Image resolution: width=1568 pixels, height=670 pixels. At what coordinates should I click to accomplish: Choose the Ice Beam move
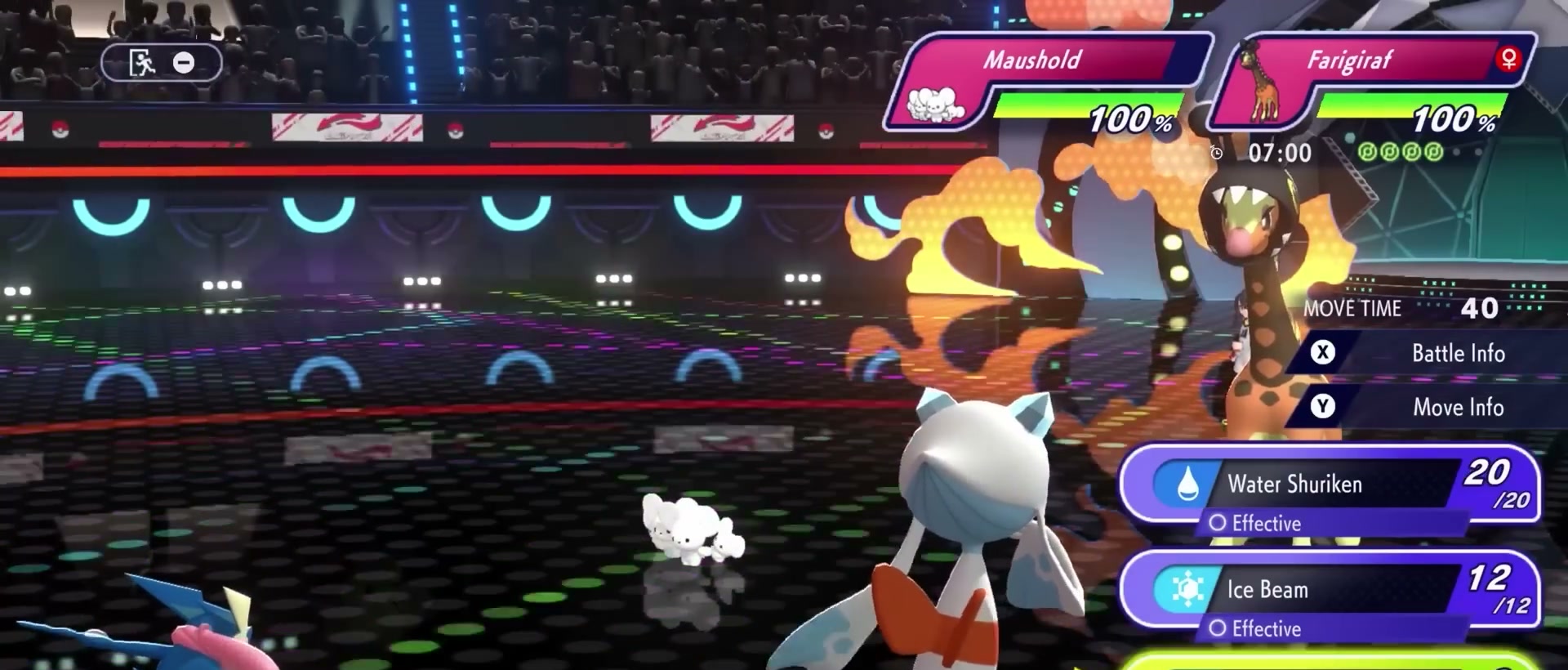point(1327,590)
